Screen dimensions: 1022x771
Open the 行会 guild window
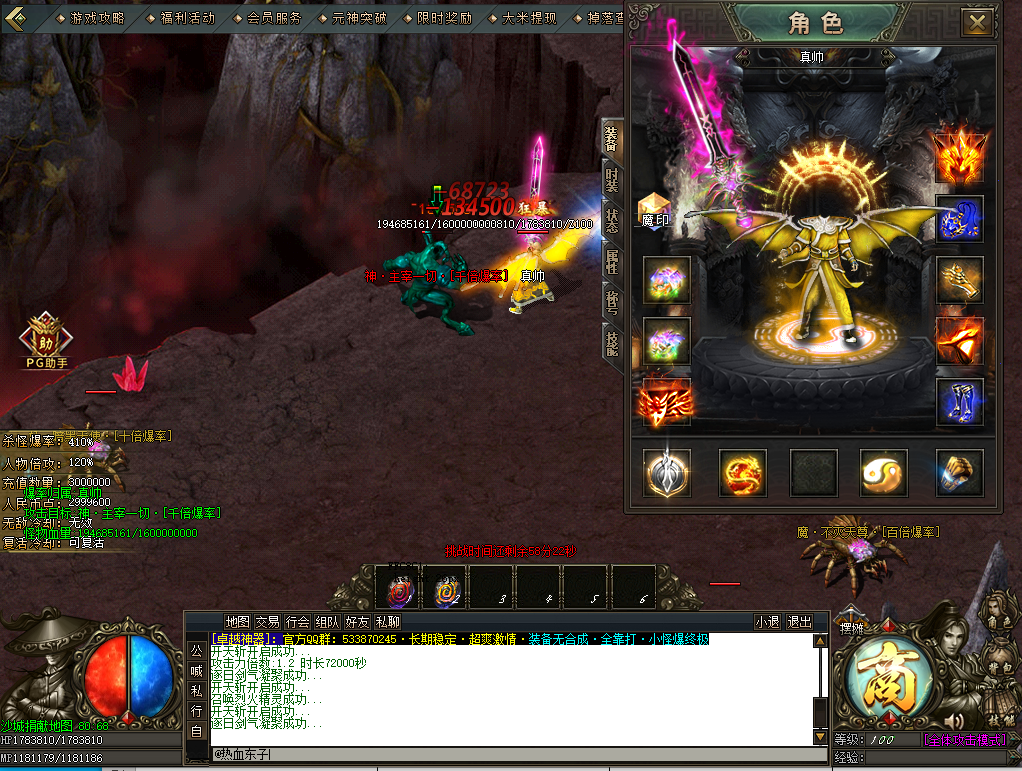[297, 622]
